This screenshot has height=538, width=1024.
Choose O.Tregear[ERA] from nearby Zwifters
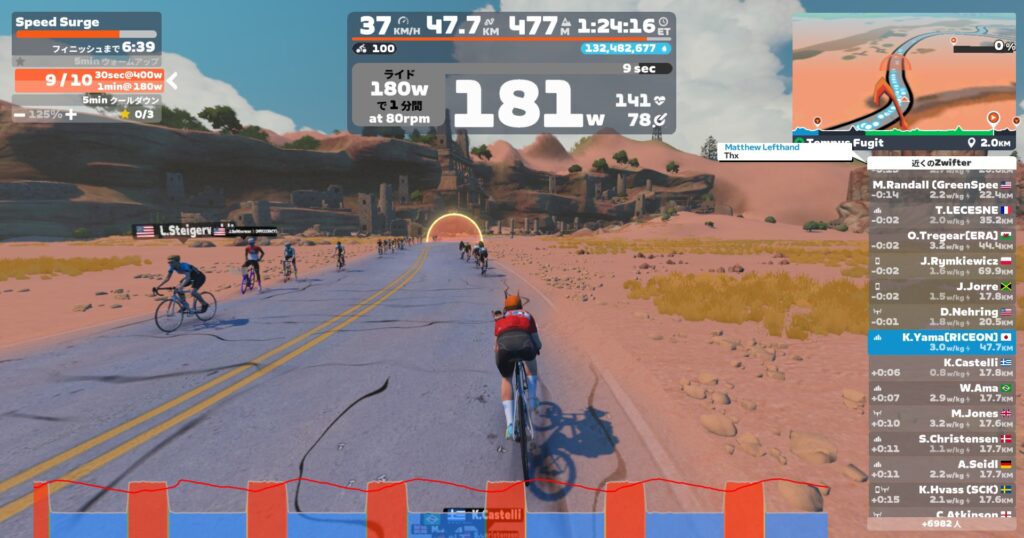point(942,241)
